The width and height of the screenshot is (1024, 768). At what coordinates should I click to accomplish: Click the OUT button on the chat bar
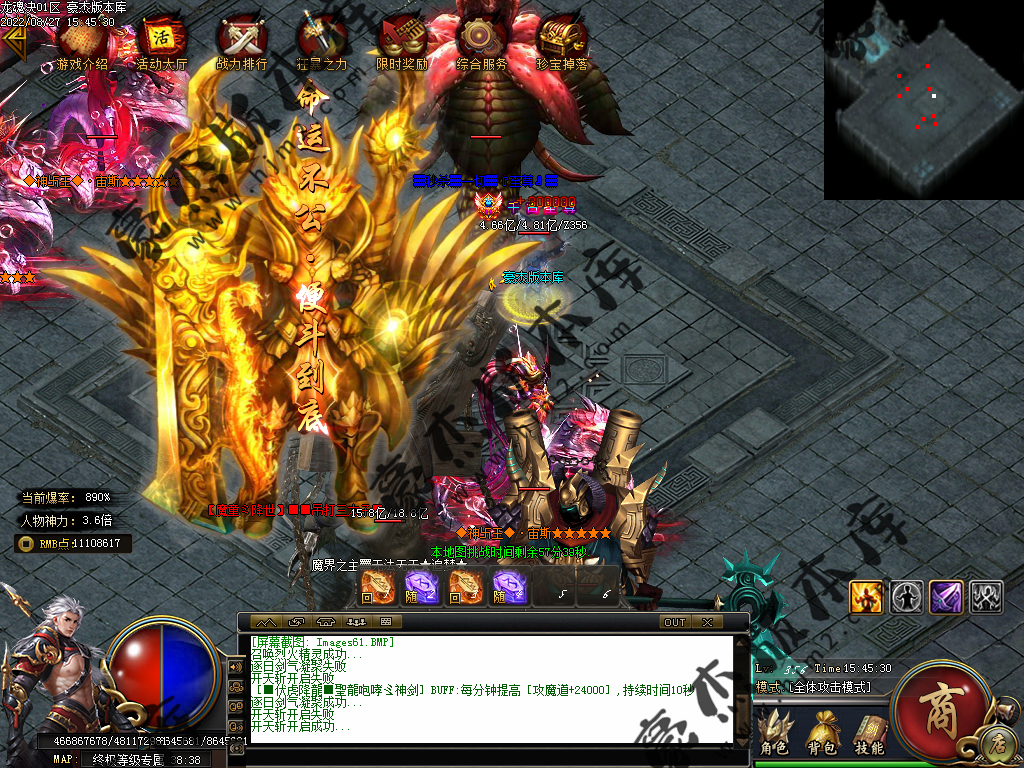coord(675,622)
